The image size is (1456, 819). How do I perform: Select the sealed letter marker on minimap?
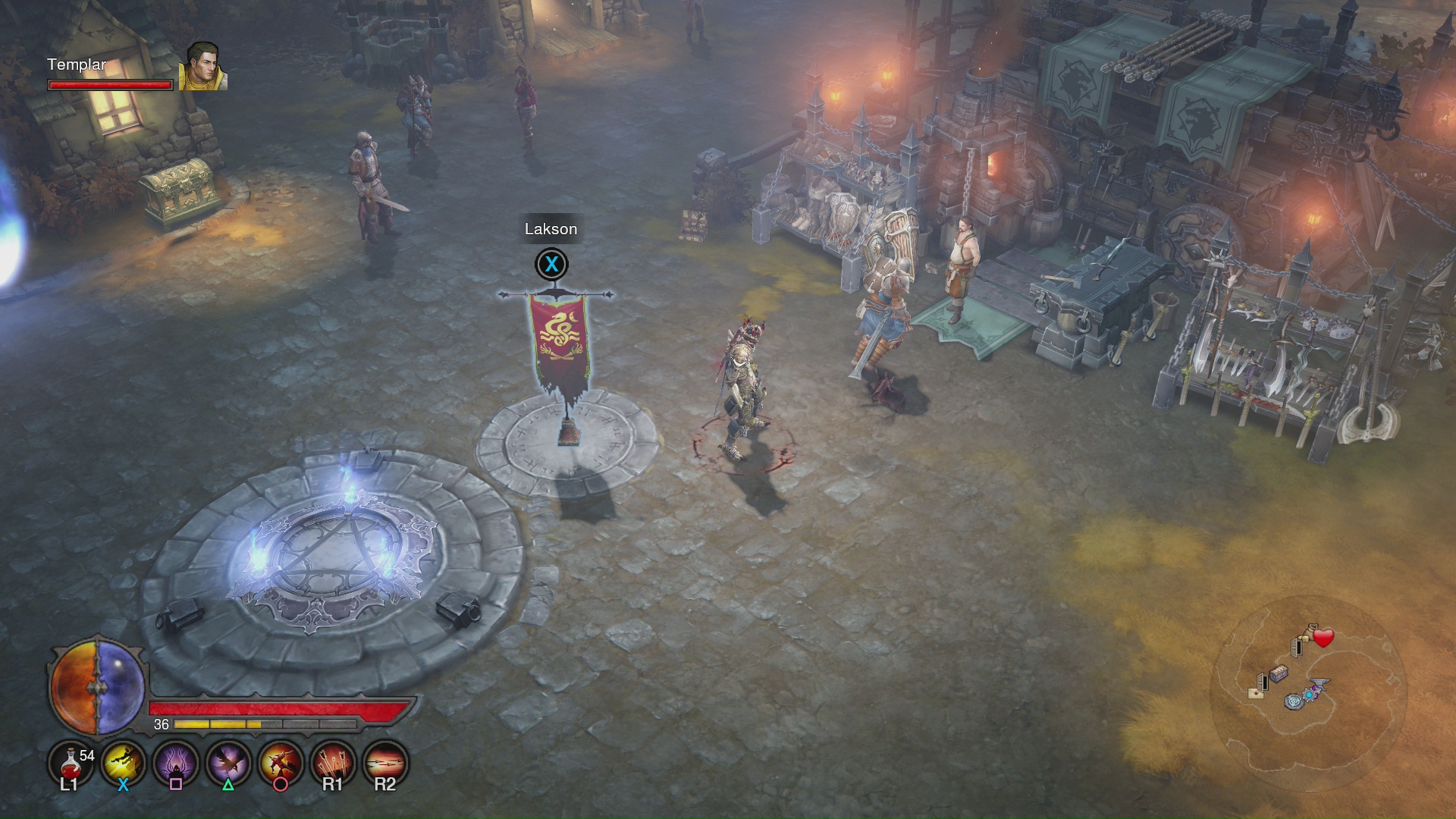1256,692
